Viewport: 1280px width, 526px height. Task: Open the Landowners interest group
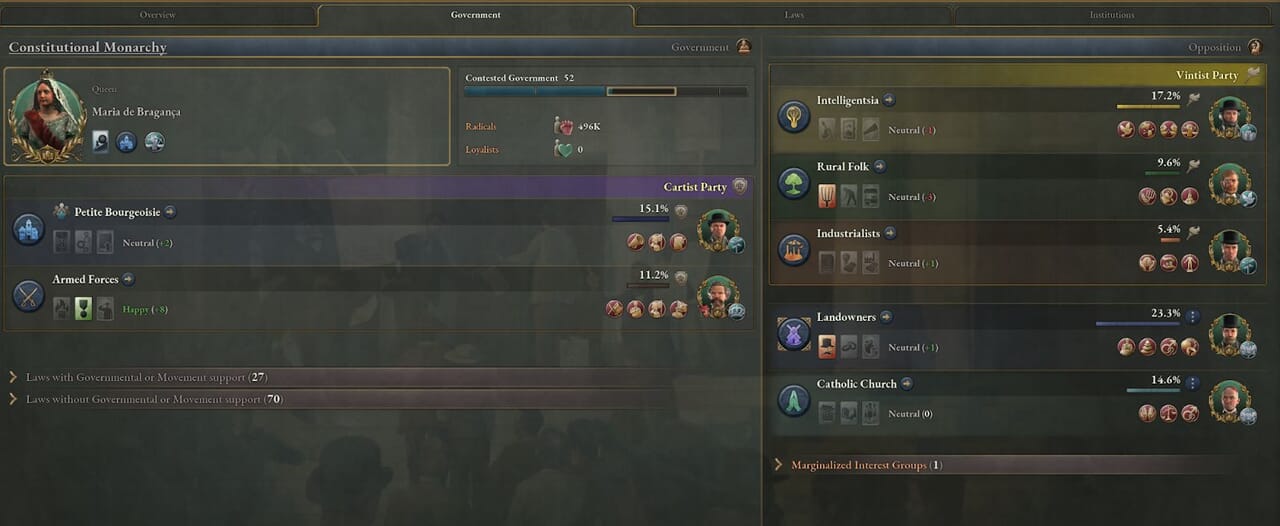click(845, 317)
